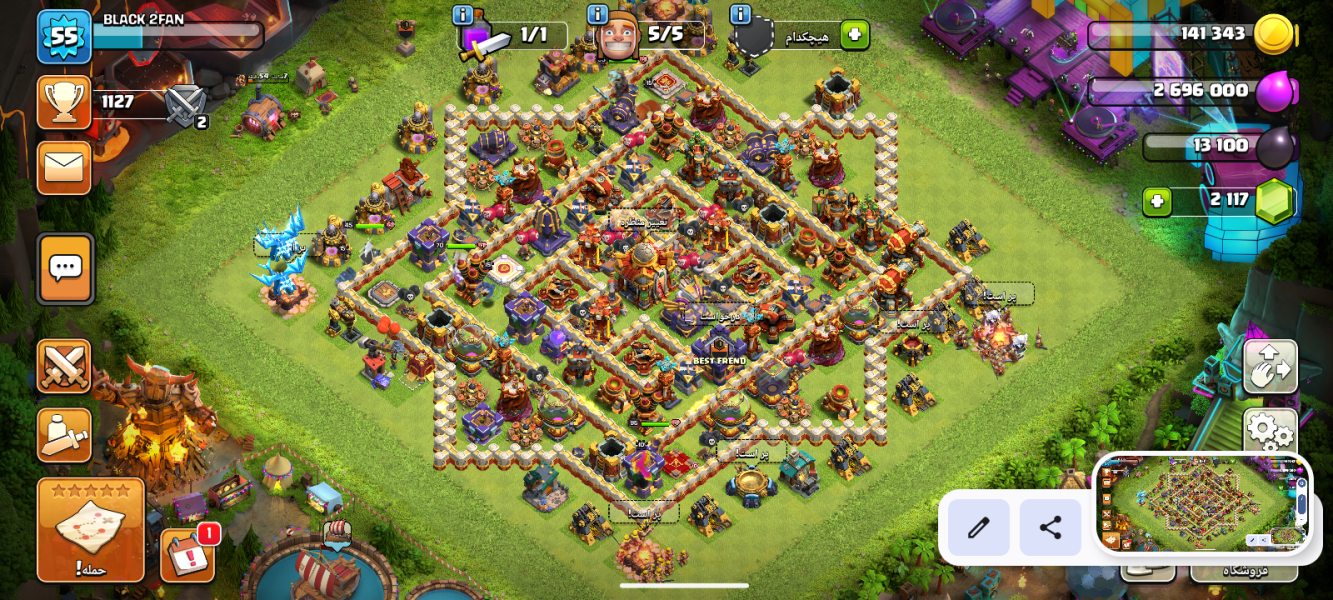Open the mail inbox envelope button

(64, 167)
